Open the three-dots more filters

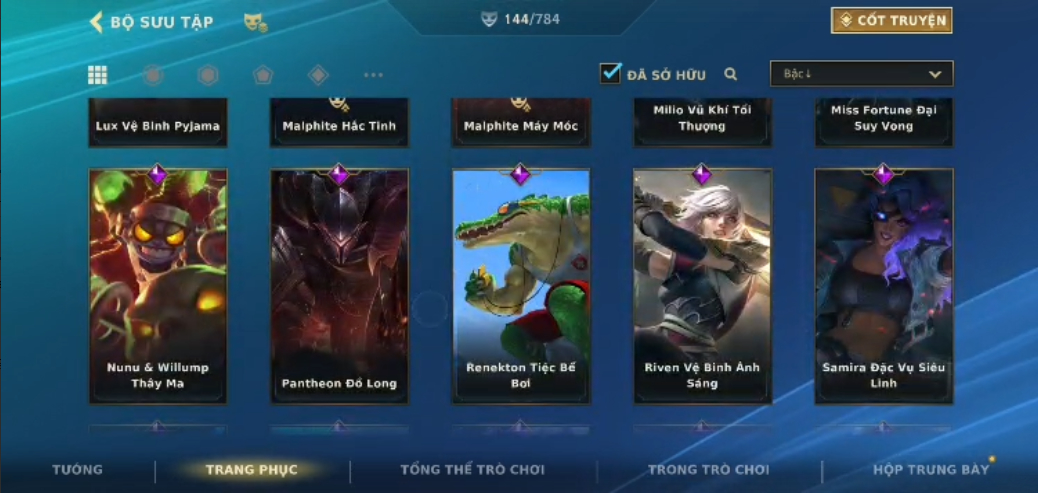pyautogui.click(x=373, y=75)
